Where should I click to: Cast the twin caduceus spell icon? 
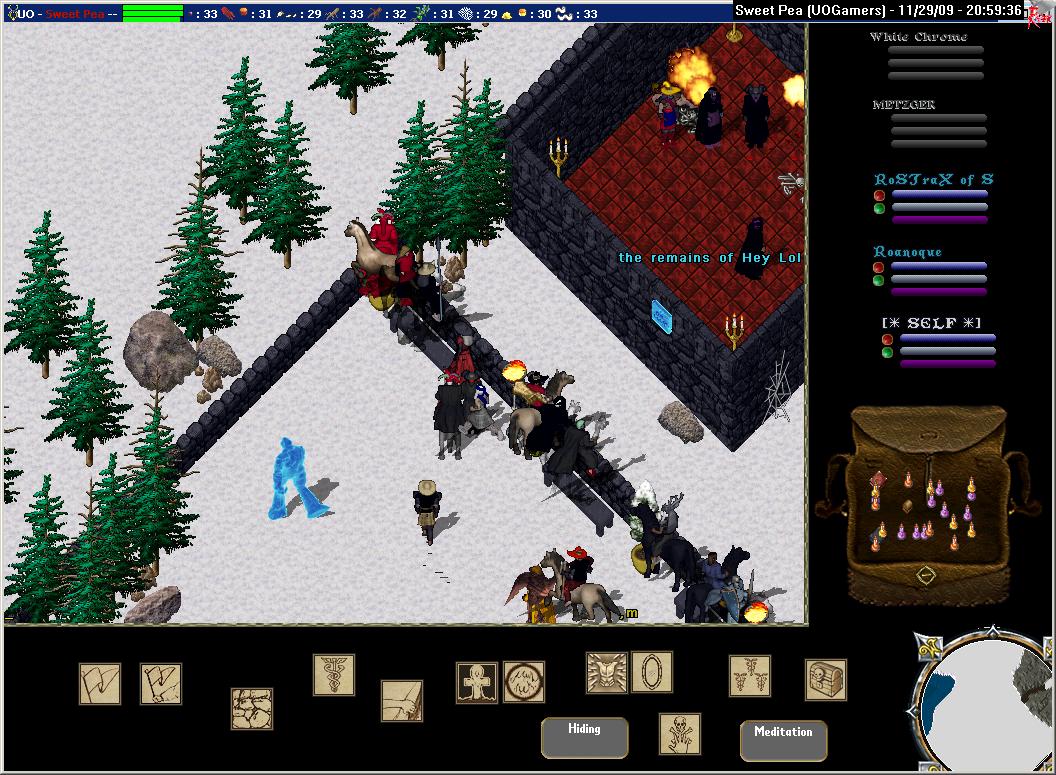(x=749, y=676)
